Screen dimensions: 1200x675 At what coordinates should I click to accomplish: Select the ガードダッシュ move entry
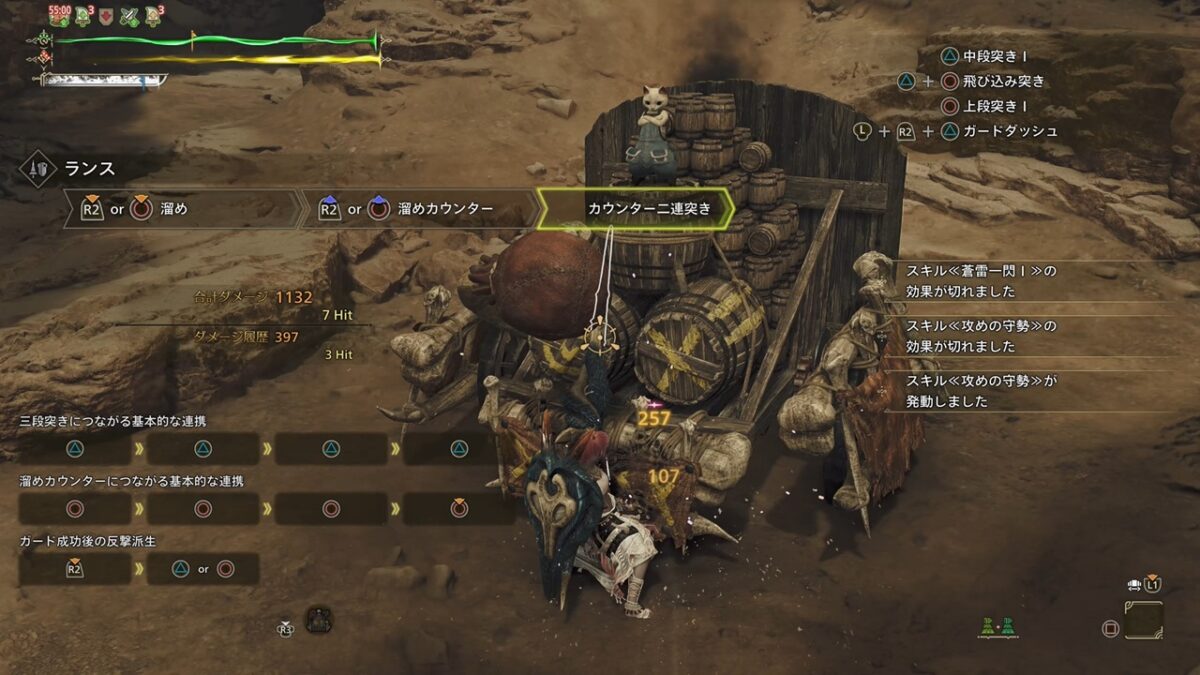click(x=1012, y=131)
